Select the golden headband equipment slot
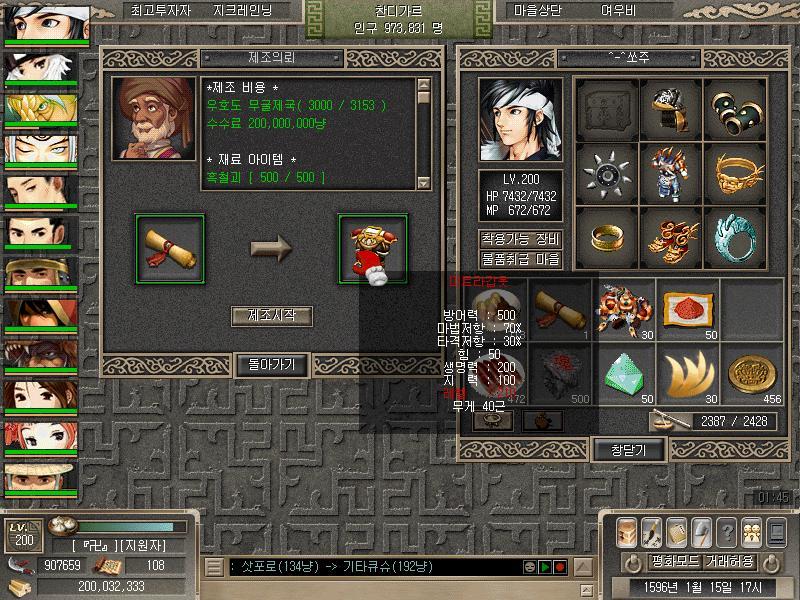Viewport: 800px width, 600px height. pyautogui.click(x=734, y=174)
